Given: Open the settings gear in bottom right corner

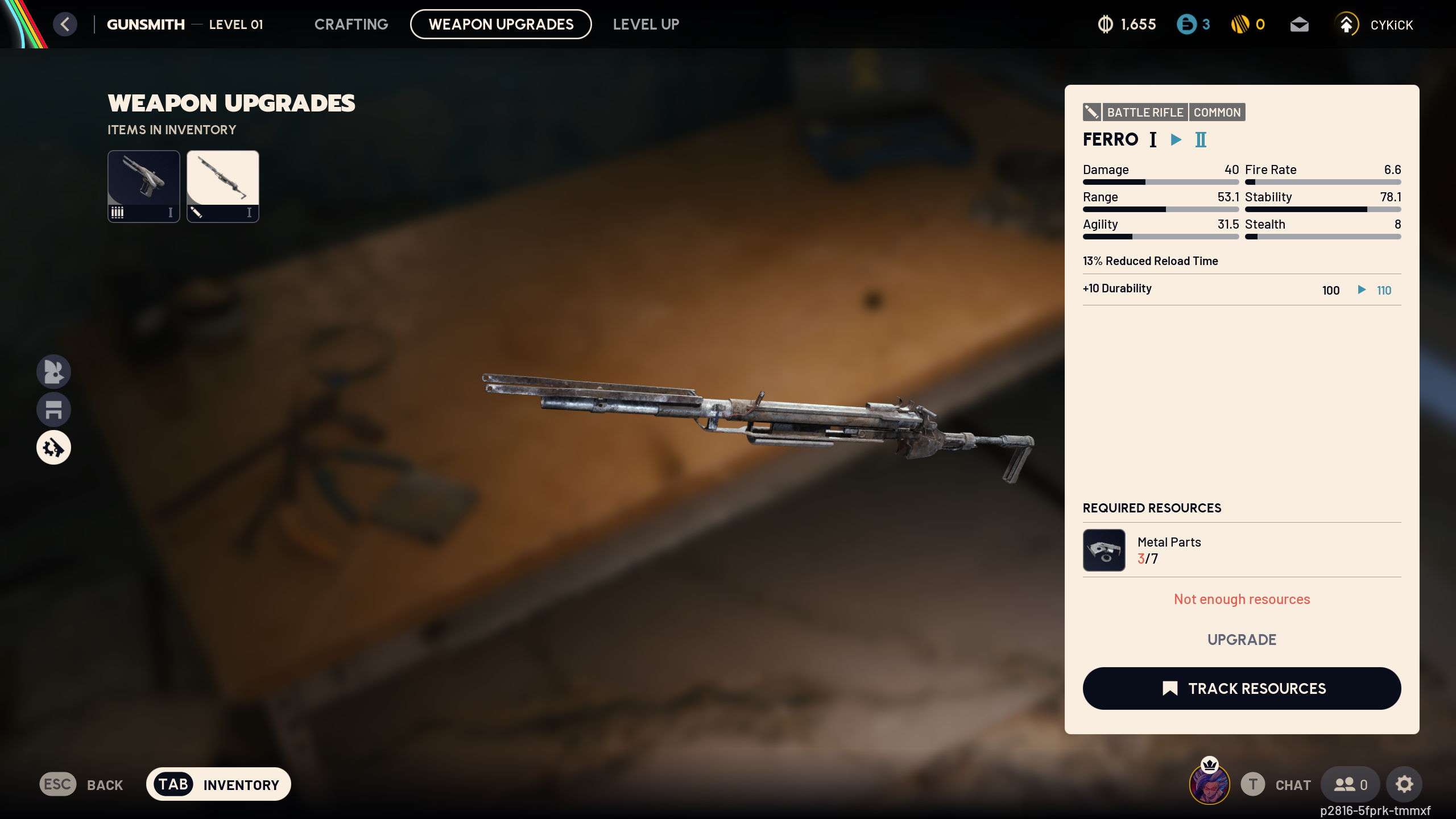Looking at the screenshot, I should pos(1404,784).
